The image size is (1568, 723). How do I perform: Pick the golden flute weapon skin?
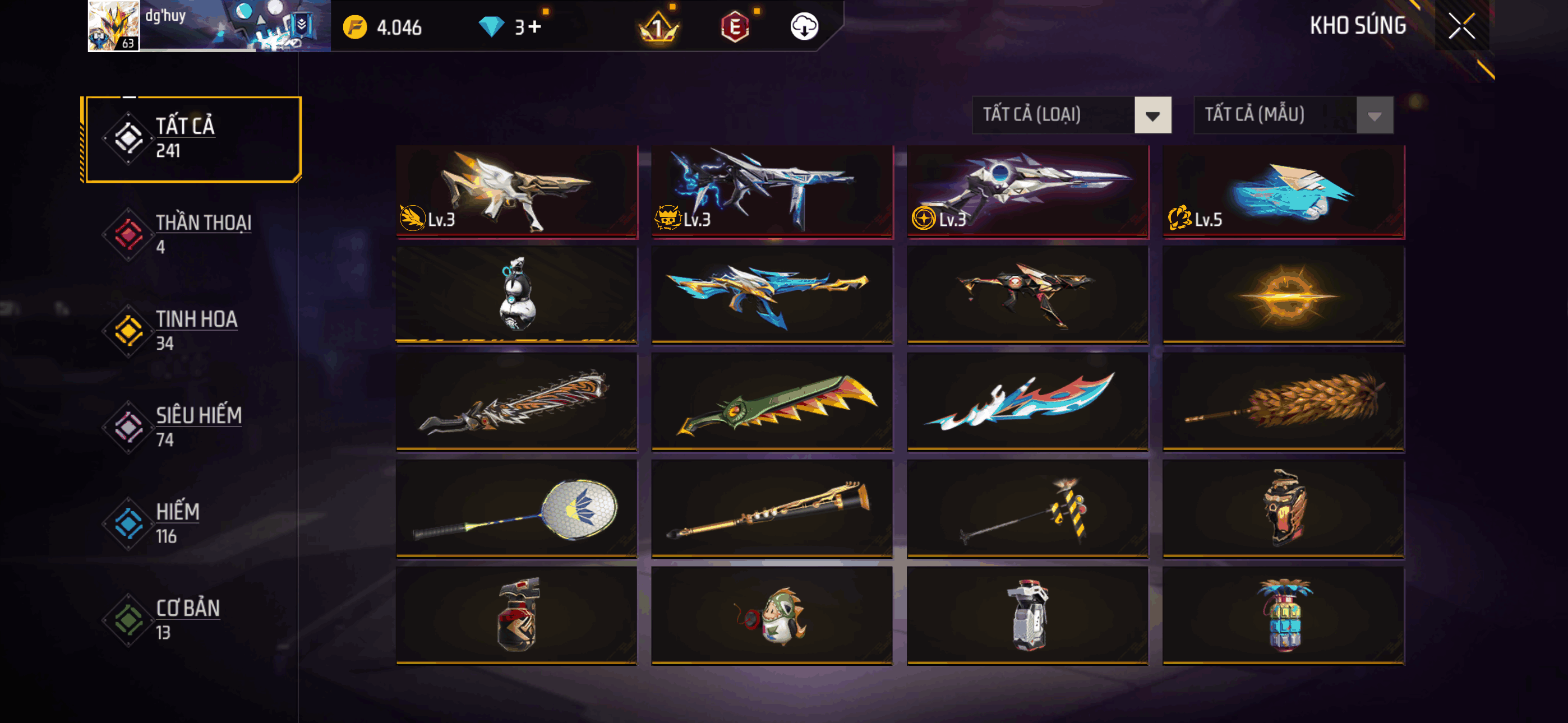[772, 509]
